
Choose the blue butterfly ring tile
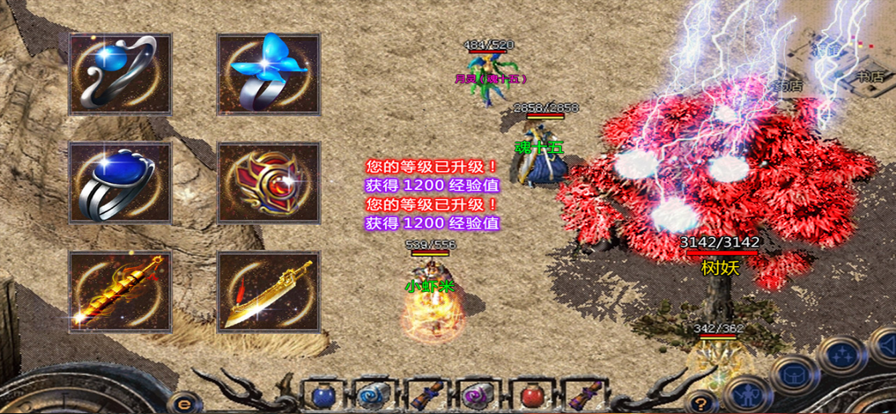[x=268, y=73]
